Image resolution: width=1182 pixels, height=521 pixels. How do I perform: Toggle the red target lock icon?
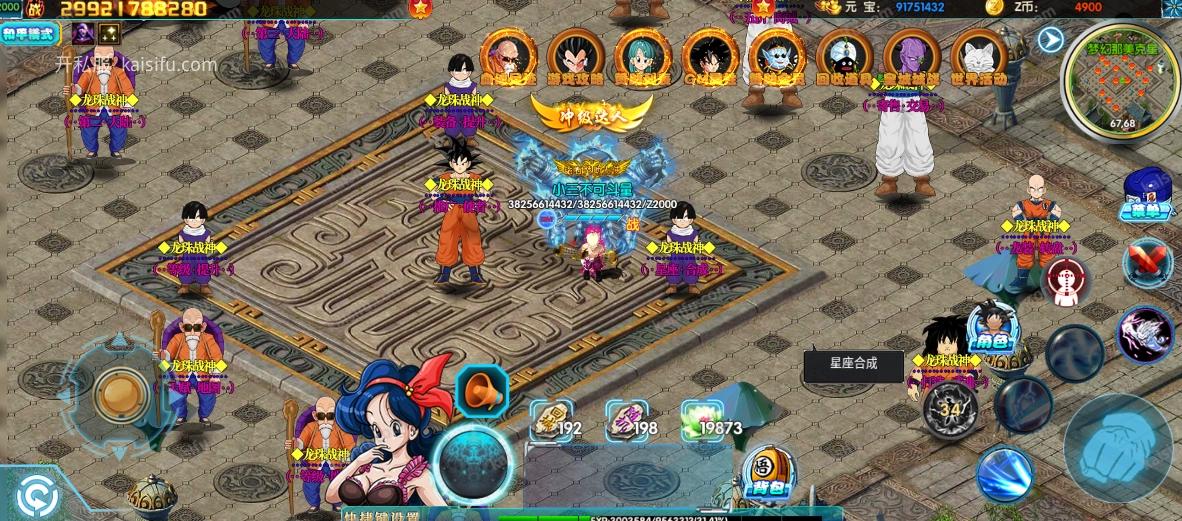tap(1065, 281)
